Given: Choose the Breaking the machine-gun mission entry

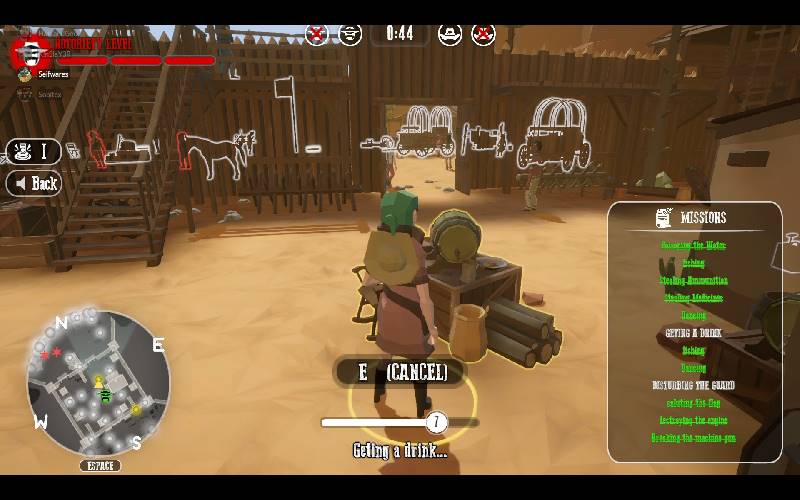Looking at the screenshot, I should point(694,438).
